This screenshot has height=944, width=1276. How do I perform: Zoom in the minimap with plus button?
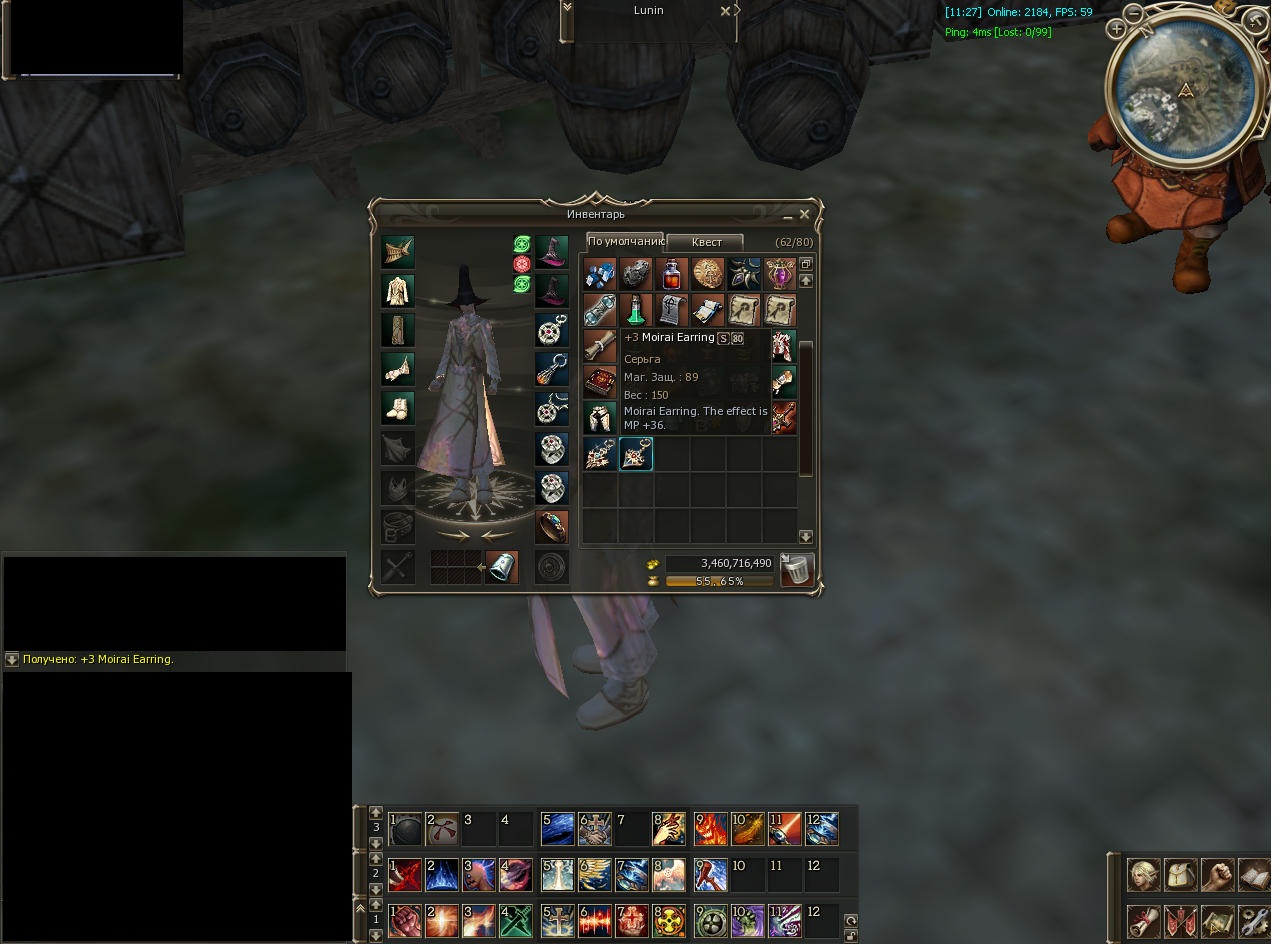click(x=1116, y=30)
